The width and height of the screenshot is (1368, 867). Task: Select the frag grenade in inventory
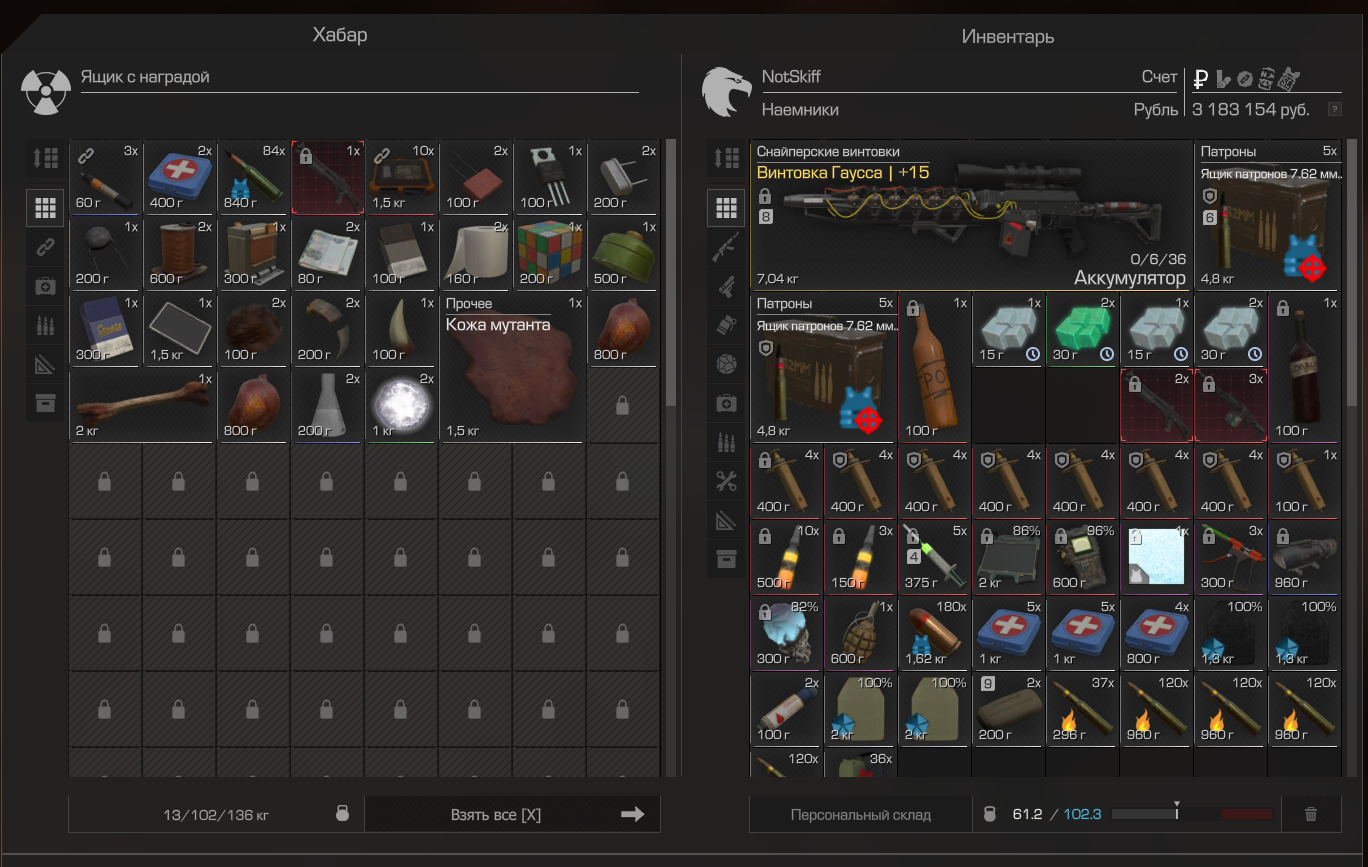pos(860,634)
